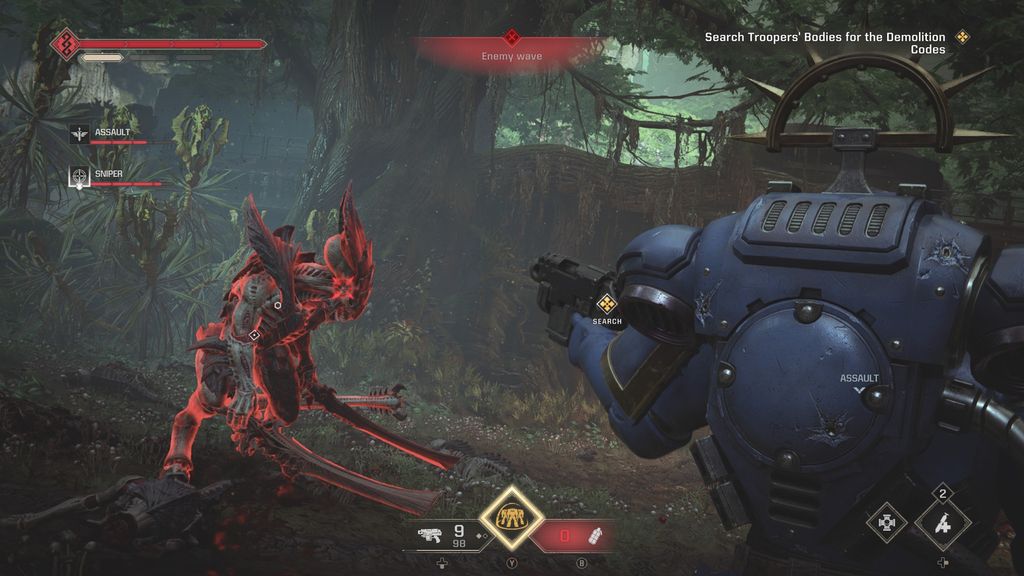Image resolution: width=1024 pixels, height=576 pixels.
Task: Click the Search interaction marker
Action: point(606,304)
